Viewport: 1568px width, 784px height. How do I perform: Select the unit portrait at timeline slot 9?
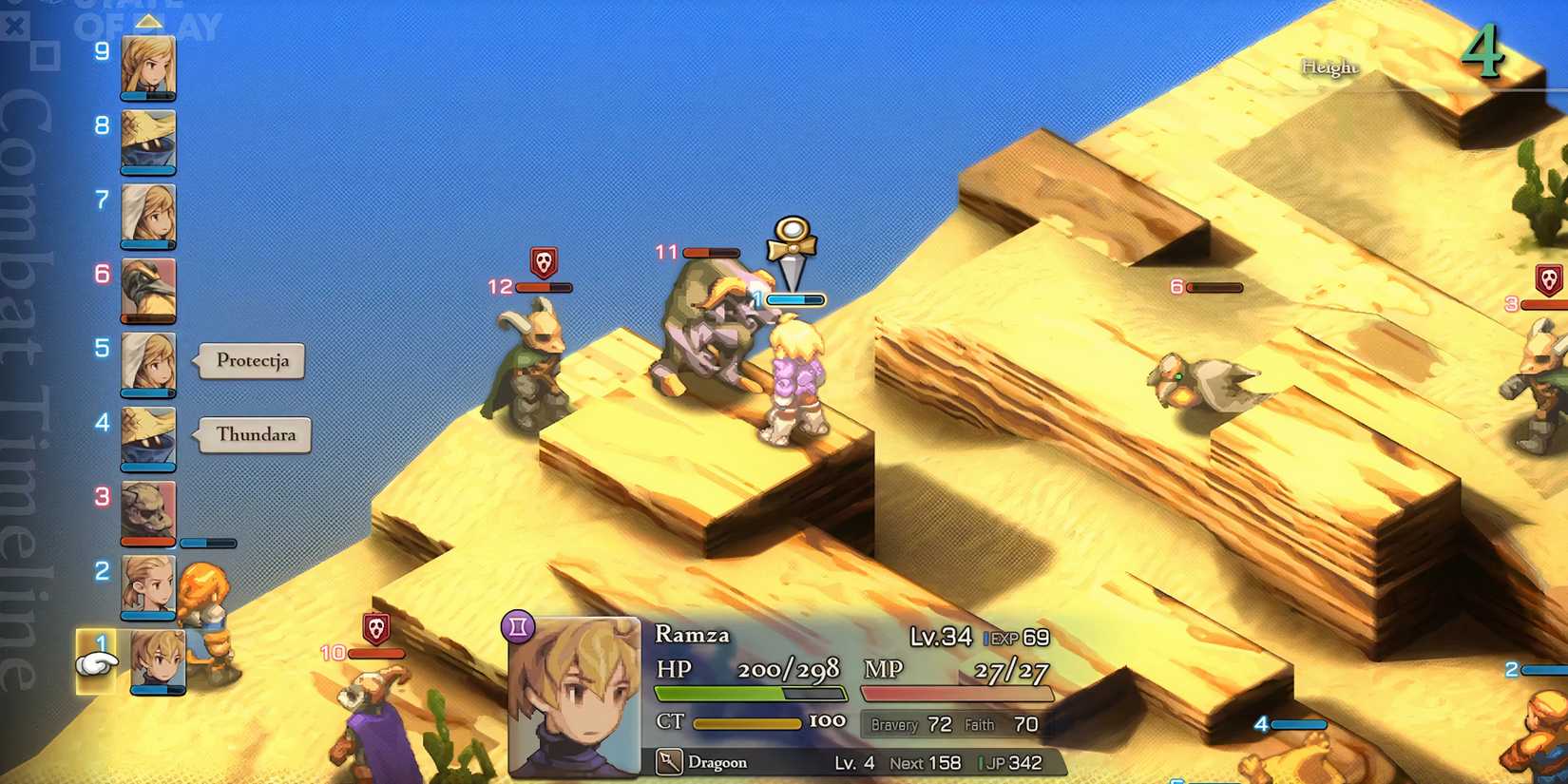click(x=147, y=67)
